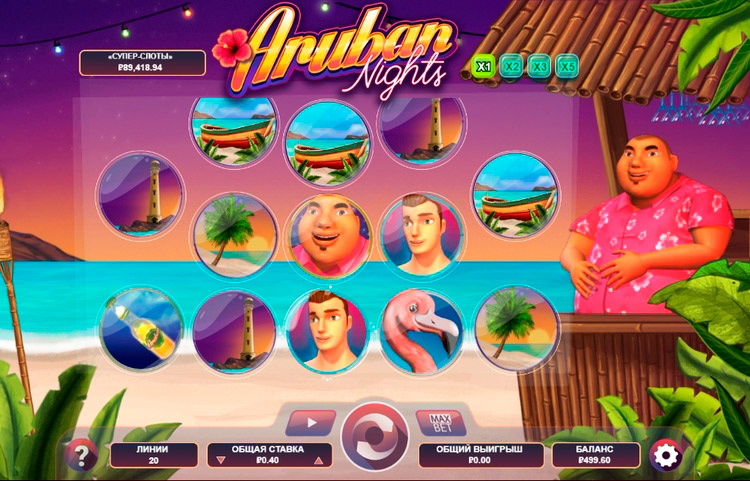750x481 pixels.
Task: Open the help question mark button
Action: coord(81,456)
